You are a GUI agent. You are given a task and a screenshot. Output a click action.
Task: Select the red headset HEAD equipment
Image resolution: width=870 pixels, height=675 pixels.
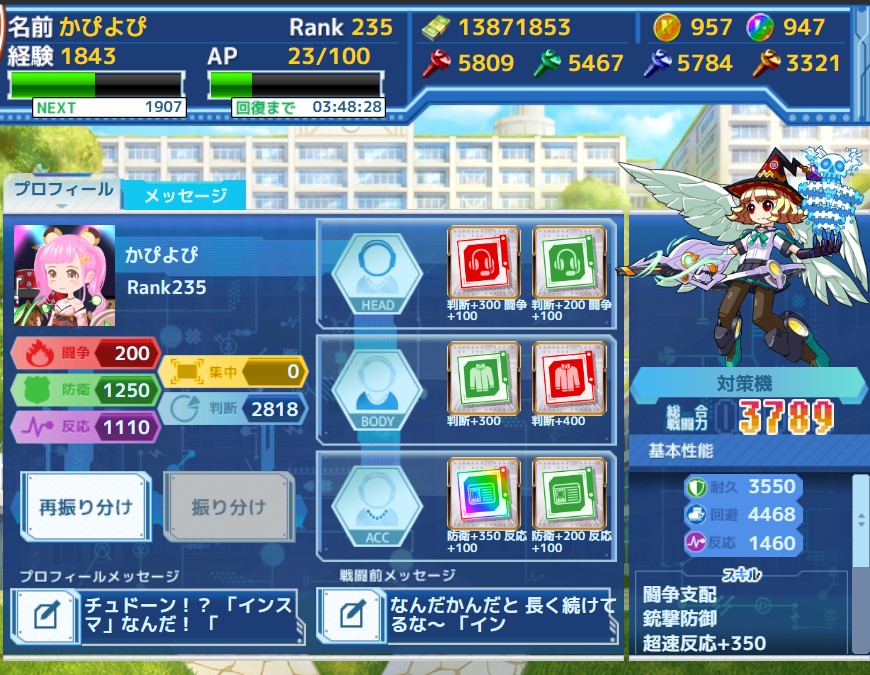(x=484, y=262)
